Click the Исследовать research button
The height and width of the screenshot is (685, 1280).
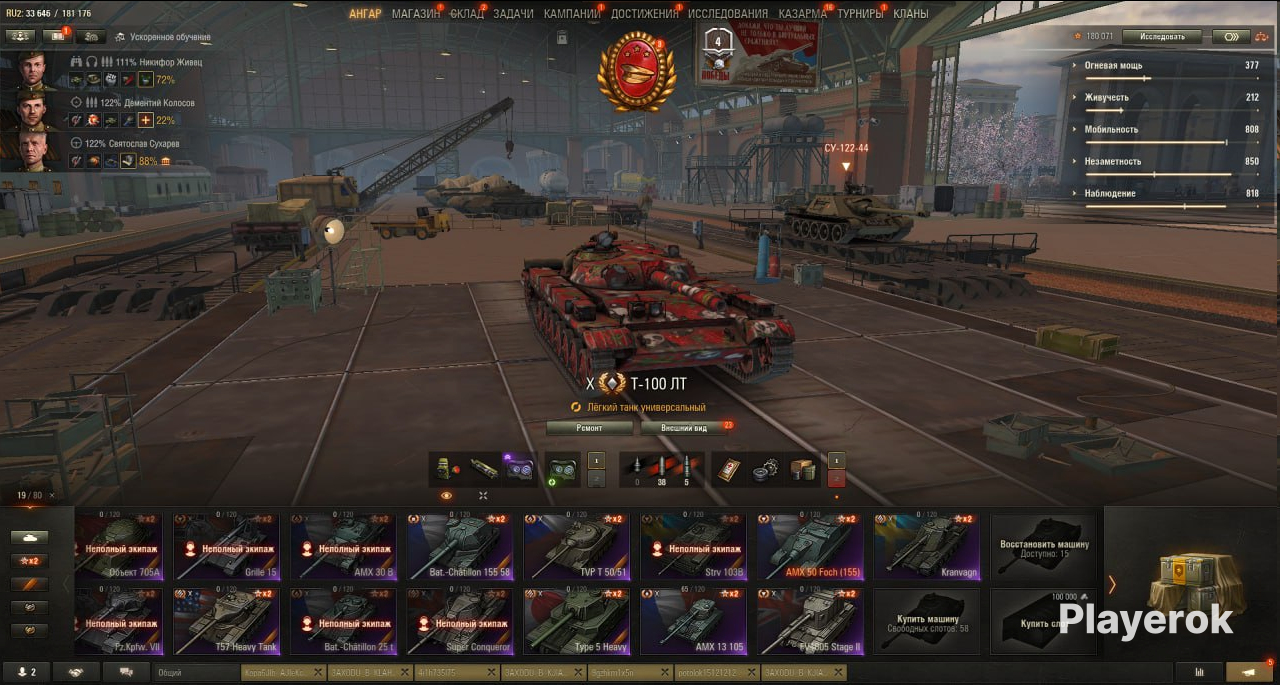(1162, 37)
